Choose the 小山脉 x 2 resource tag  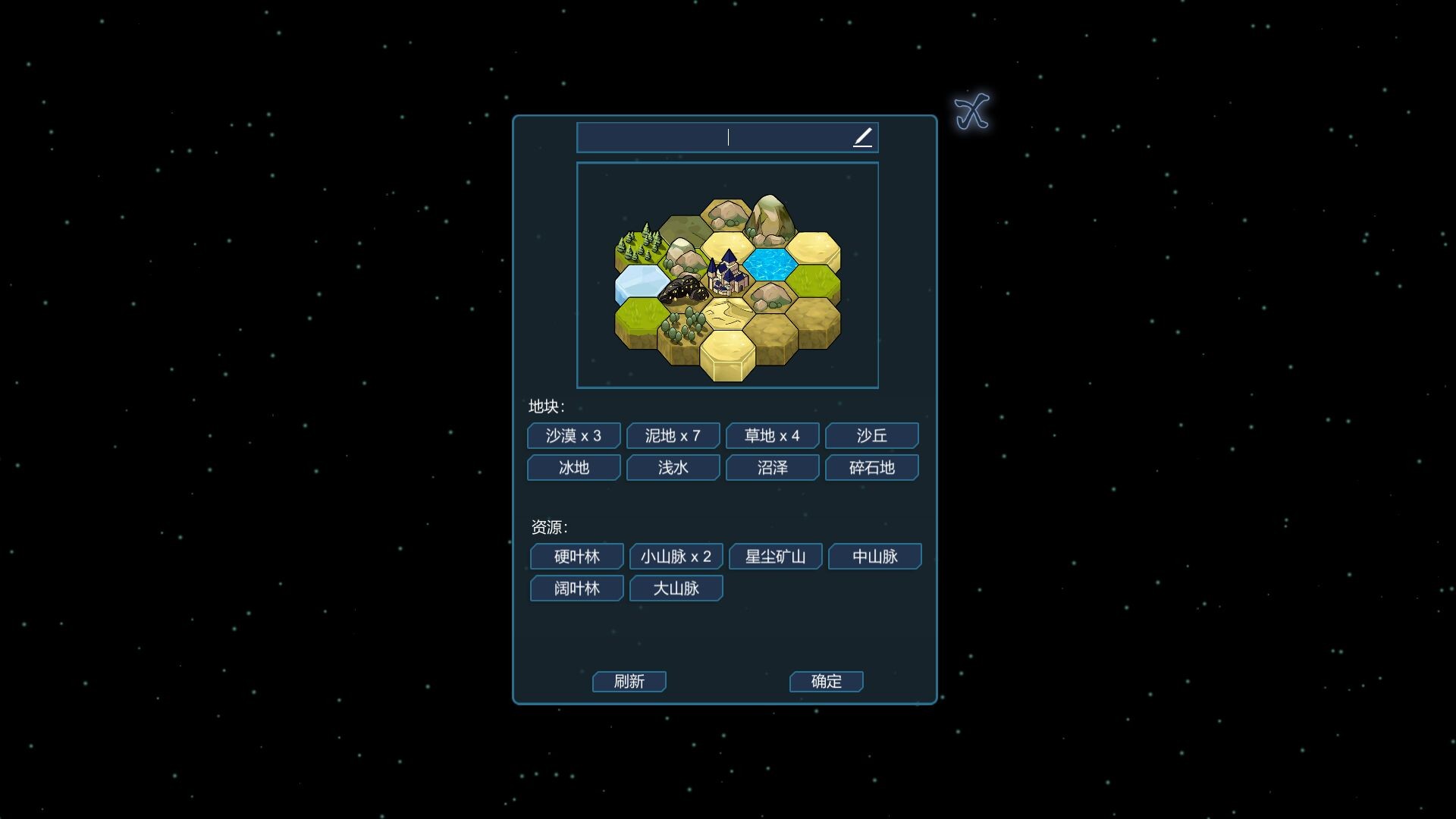(x=676, y=557)
